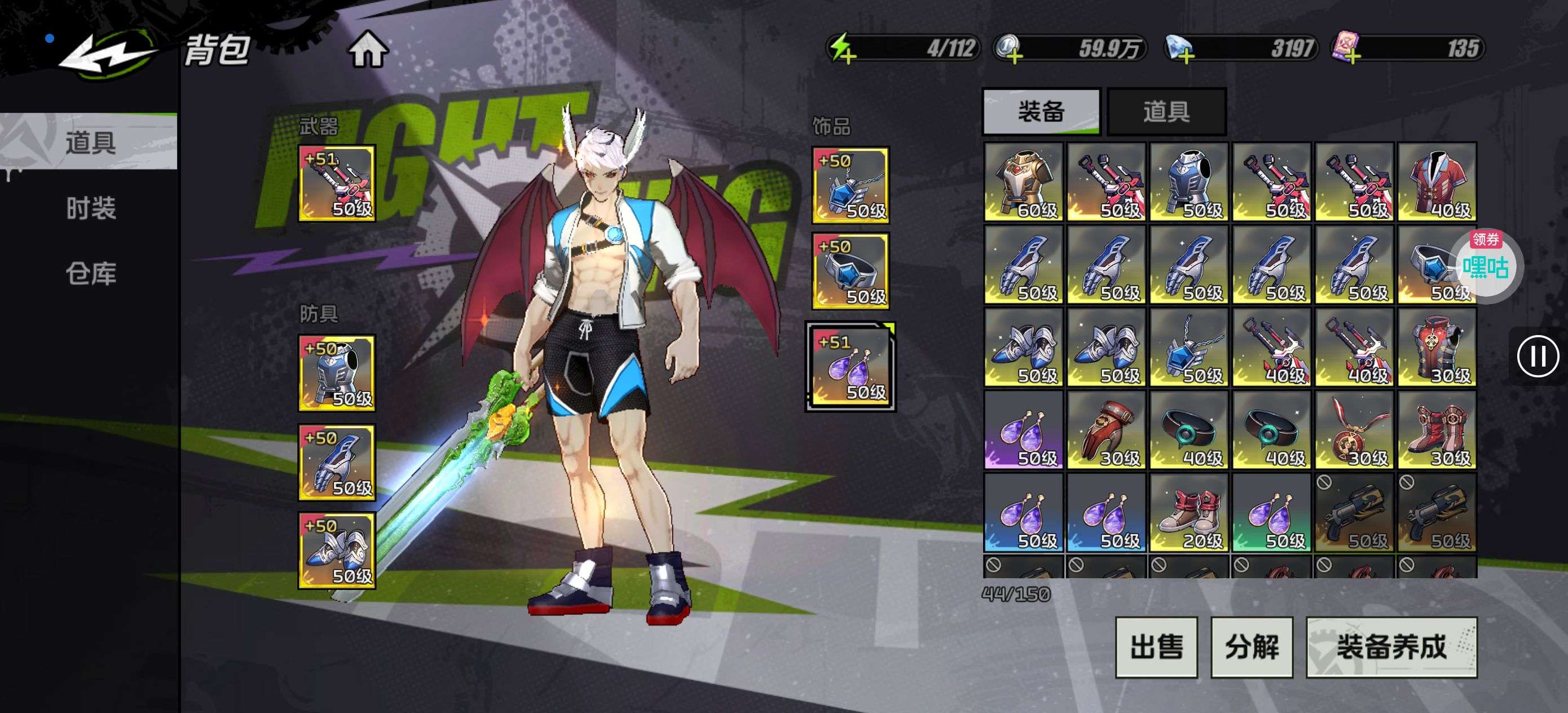Choose the 分解 dismantle button
The height and width of the screenshot is (713, 1568).
point(1252,646)
